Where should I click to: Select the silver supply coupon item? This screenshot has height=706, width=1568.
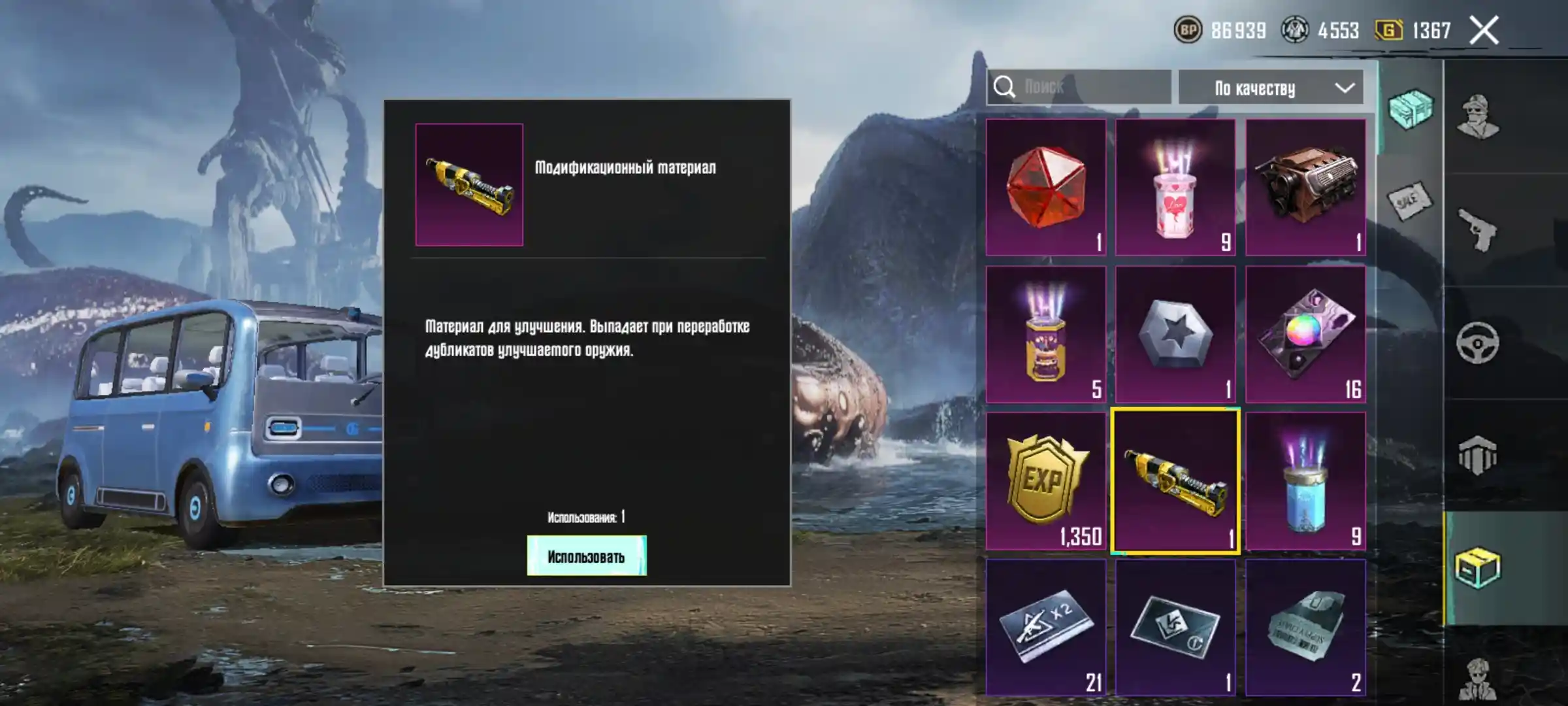coord(1305,628)
